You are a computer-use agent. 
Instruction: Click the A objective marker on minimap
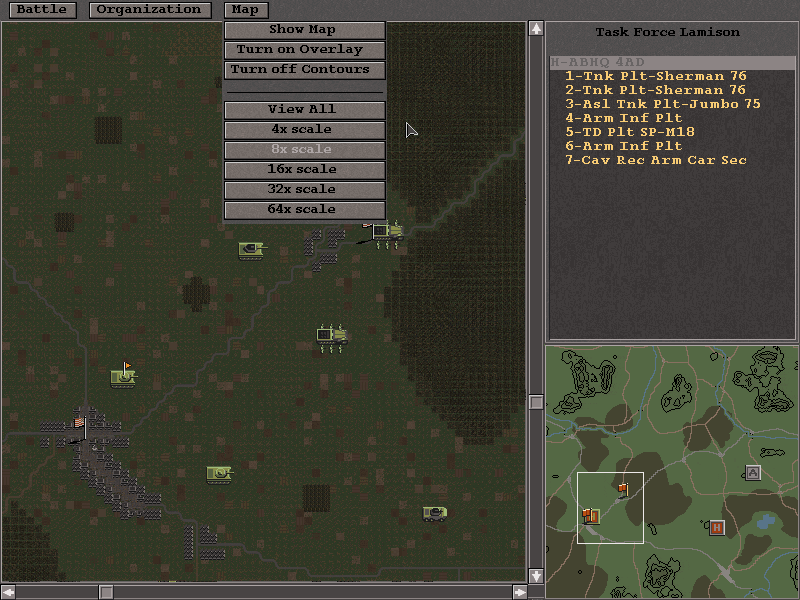tap(753, 473)
